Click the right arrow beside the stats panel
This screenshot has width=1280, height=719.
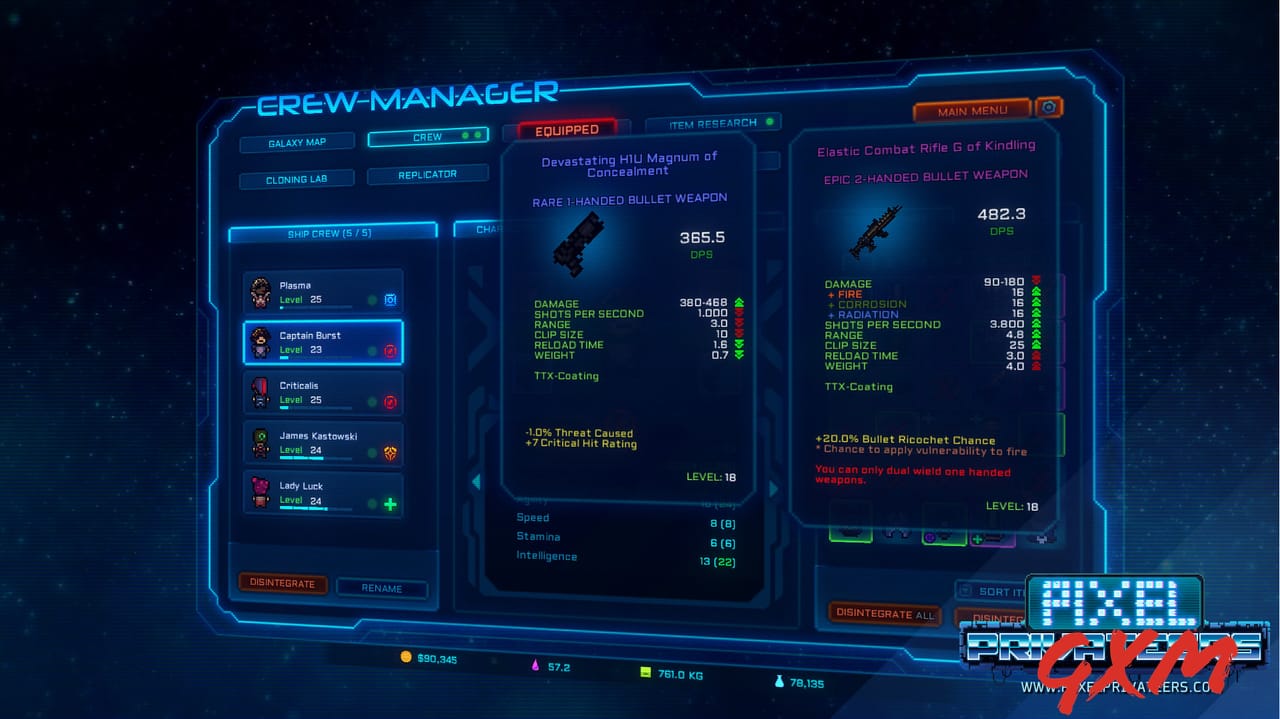click(772, 489)
